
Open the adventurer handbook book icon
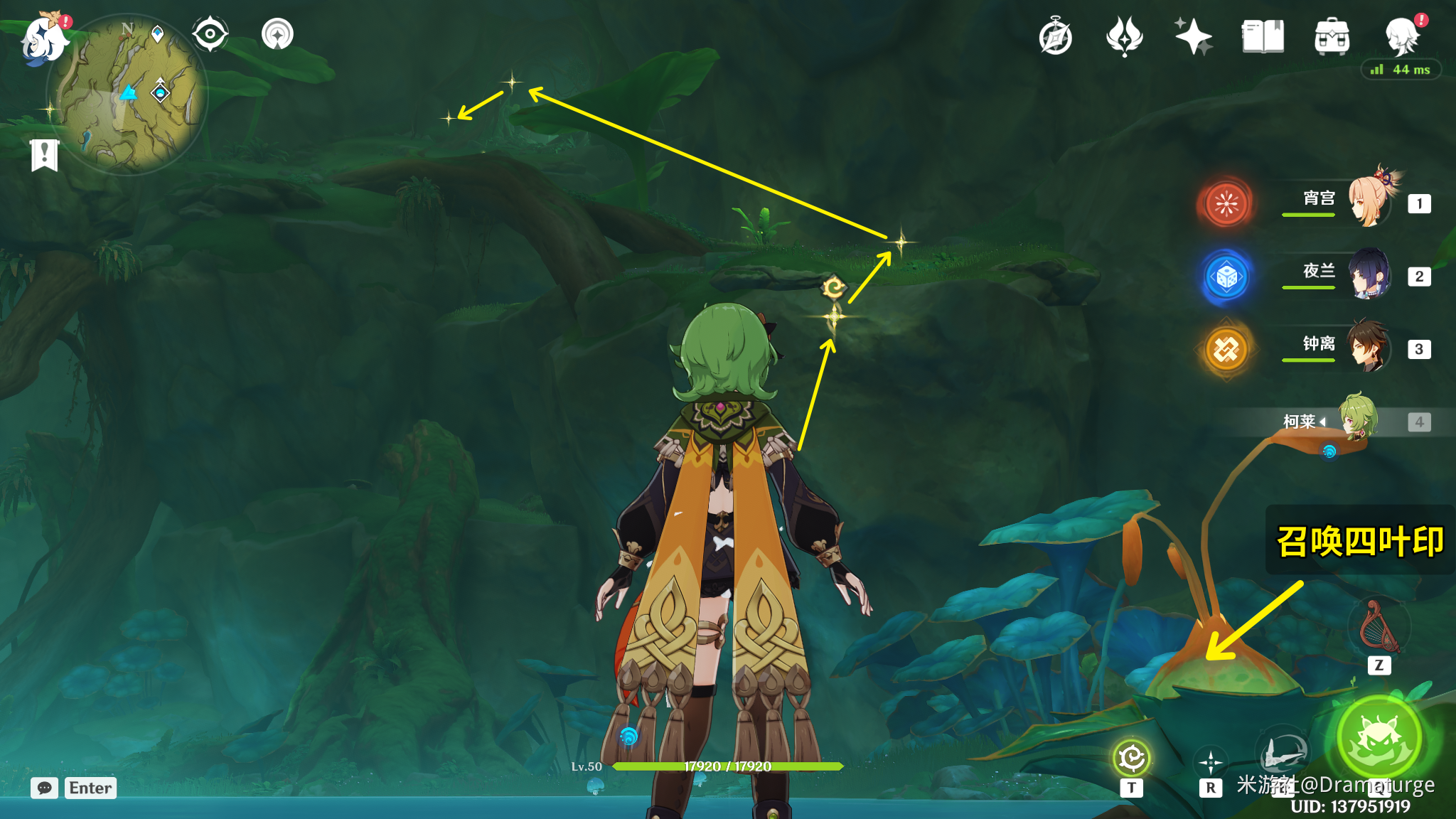[x=1263, y=37]
